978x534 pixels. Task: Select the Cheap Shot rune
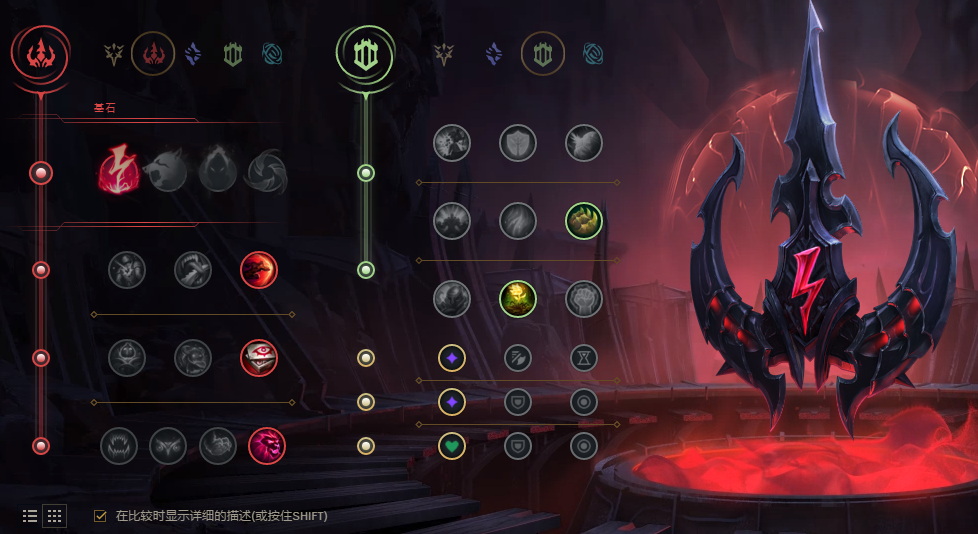(127, 269)
